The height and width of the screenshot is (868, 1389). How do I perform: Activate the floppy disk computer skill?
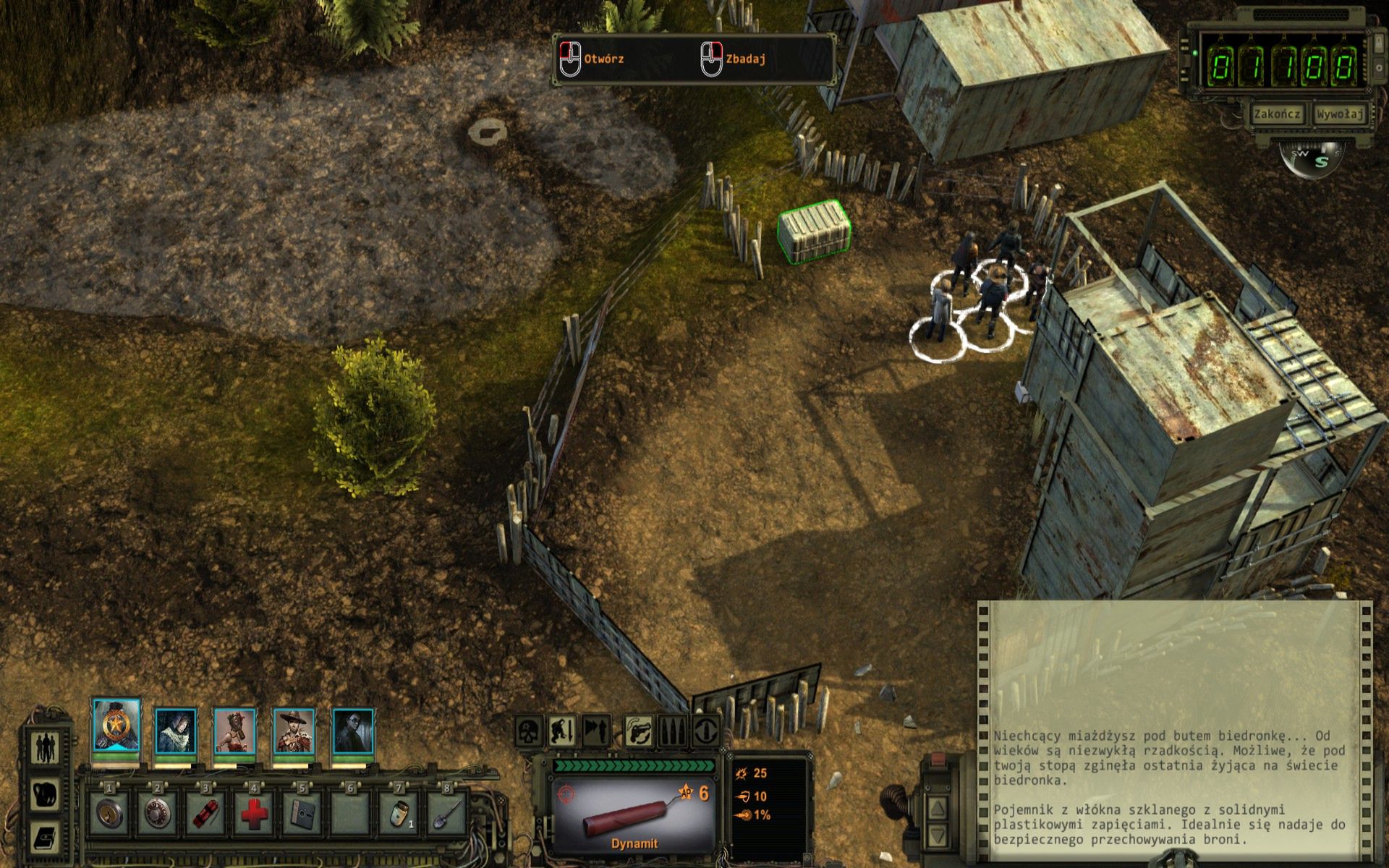[x=302, y=813]
